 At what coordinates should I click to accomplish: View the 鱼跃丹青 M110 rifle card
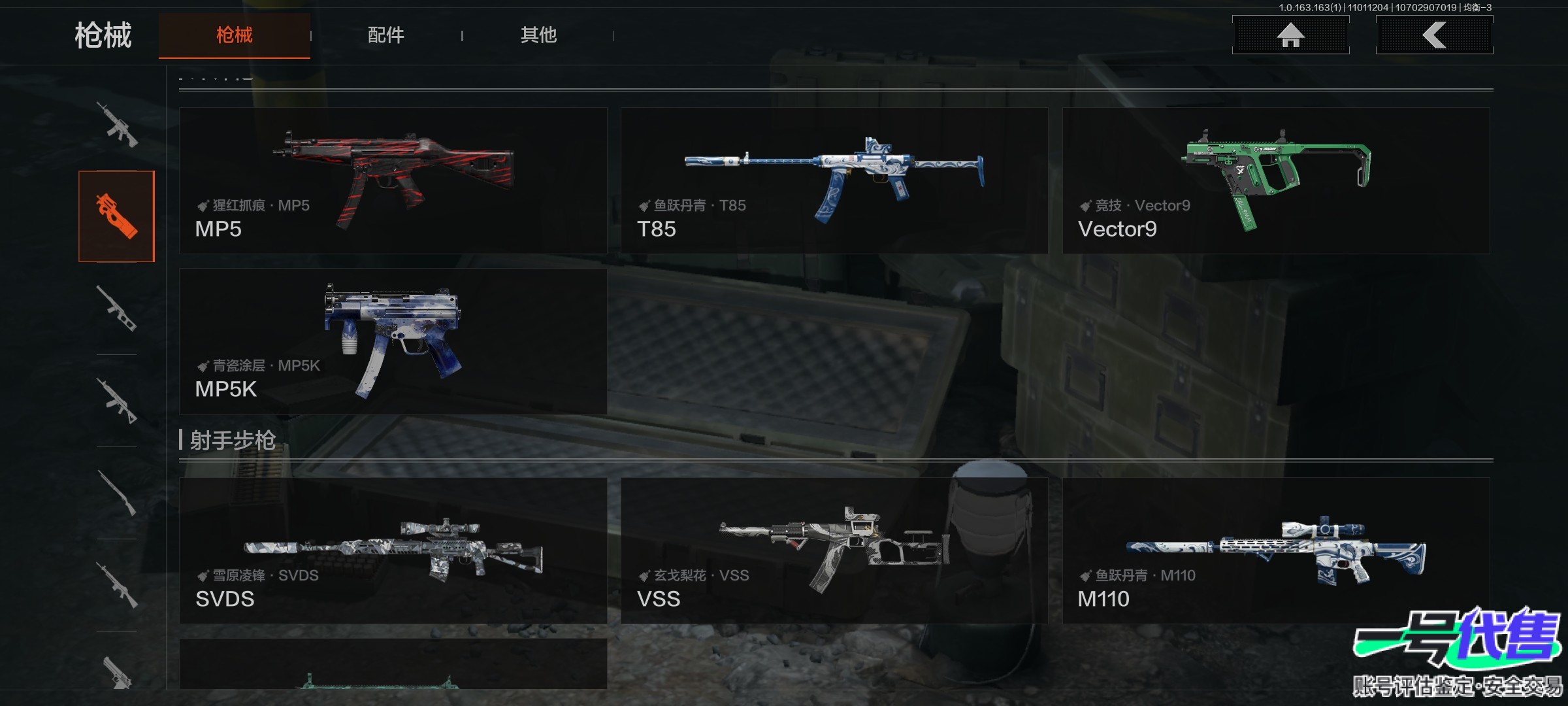[x=1275, y=550]
